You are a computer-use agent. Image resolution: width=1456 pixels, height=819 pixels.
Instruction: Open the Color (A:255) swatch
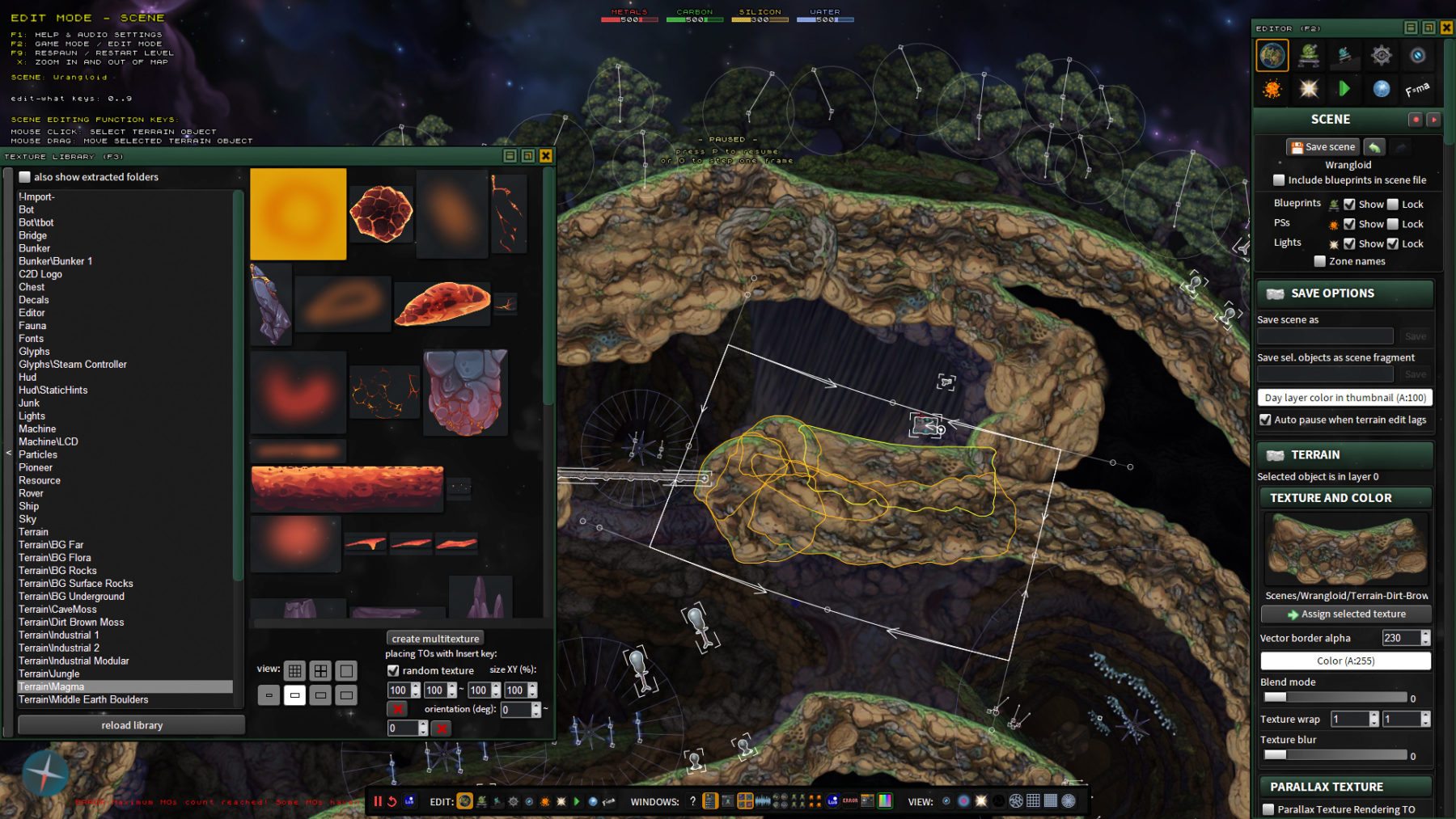click(1345, 661)
